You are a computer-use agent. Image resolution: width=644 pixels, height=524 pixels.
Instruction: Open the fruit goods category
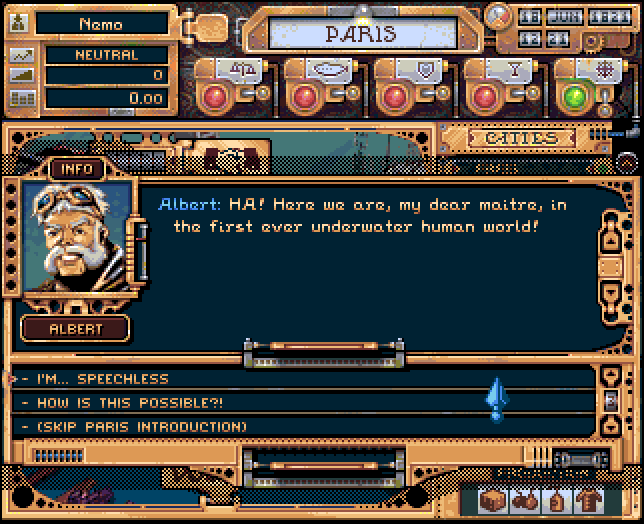click(x=527, y=501)
